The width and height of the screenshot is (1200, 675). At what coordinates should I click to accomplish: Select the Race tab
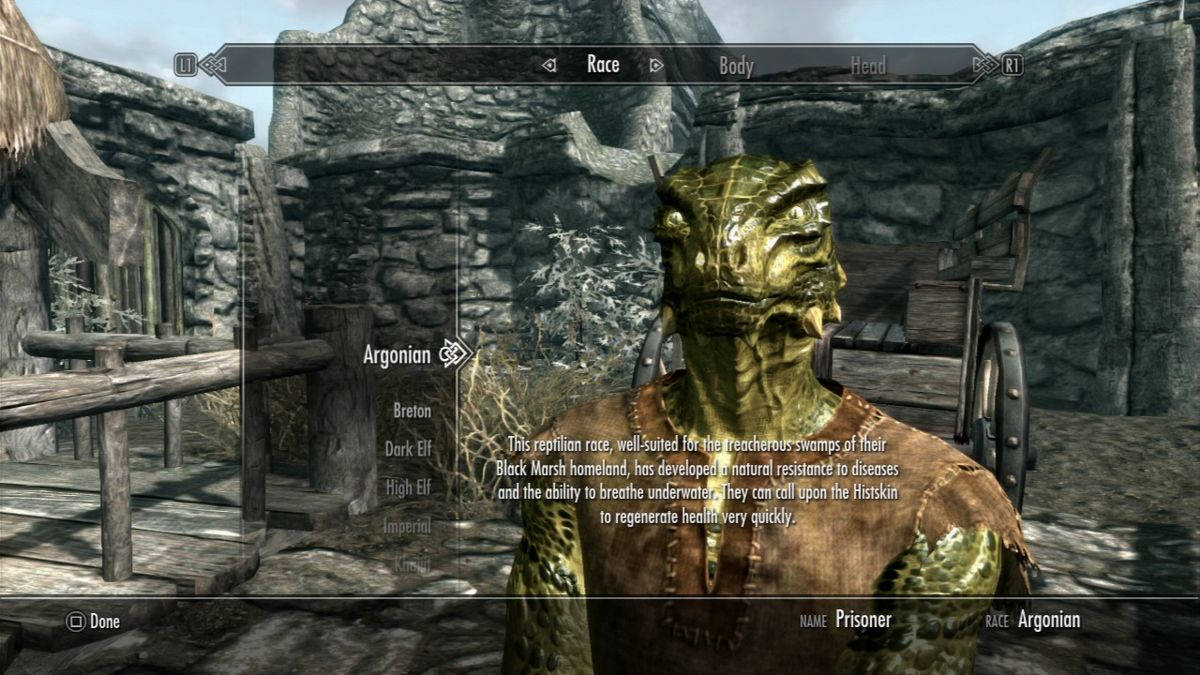coord(603,65)
